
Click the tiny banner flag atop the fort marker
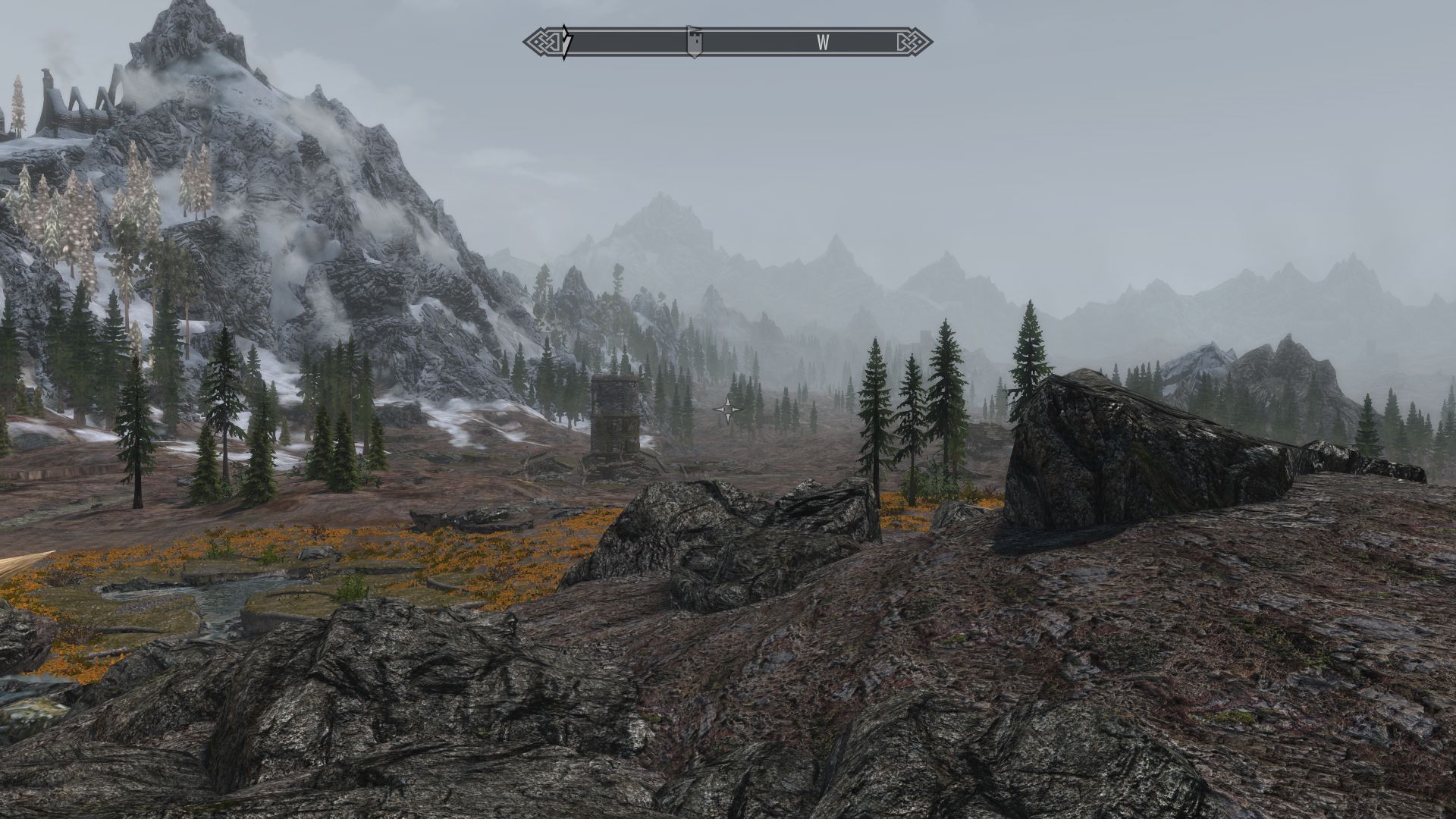point(692,28)
